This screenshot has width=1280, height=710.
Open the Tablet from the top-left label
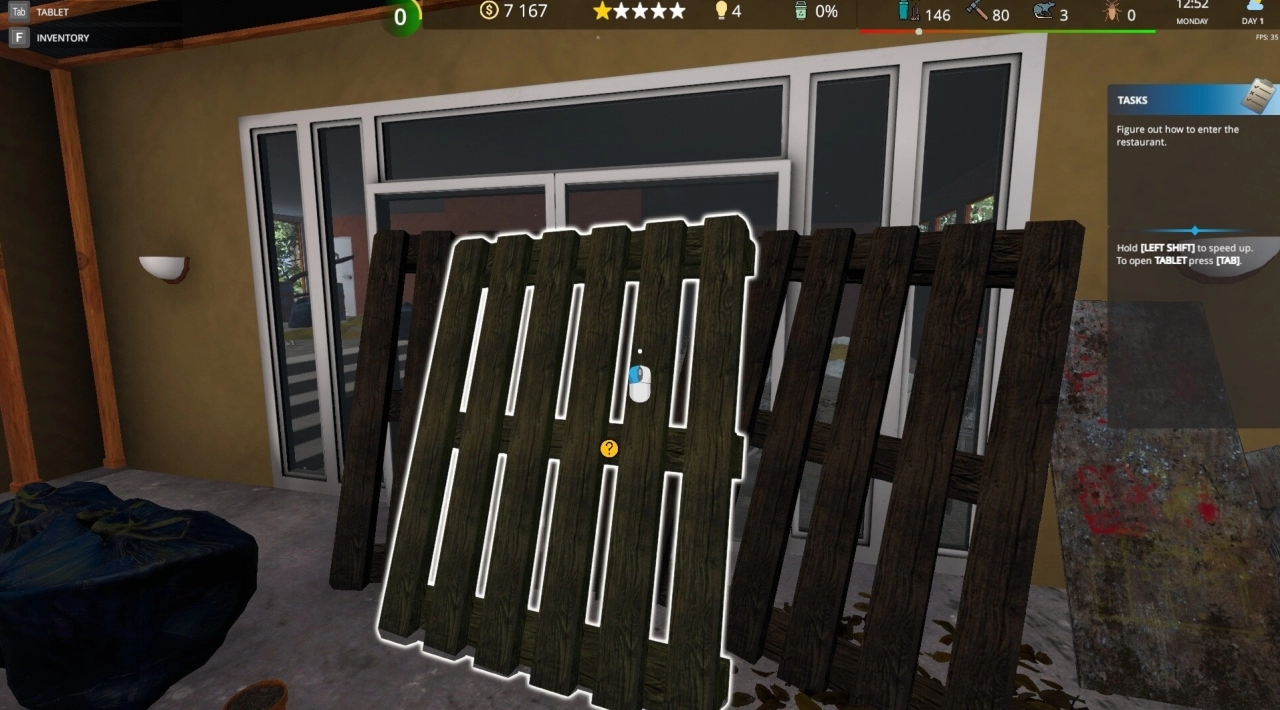[52, 13]
